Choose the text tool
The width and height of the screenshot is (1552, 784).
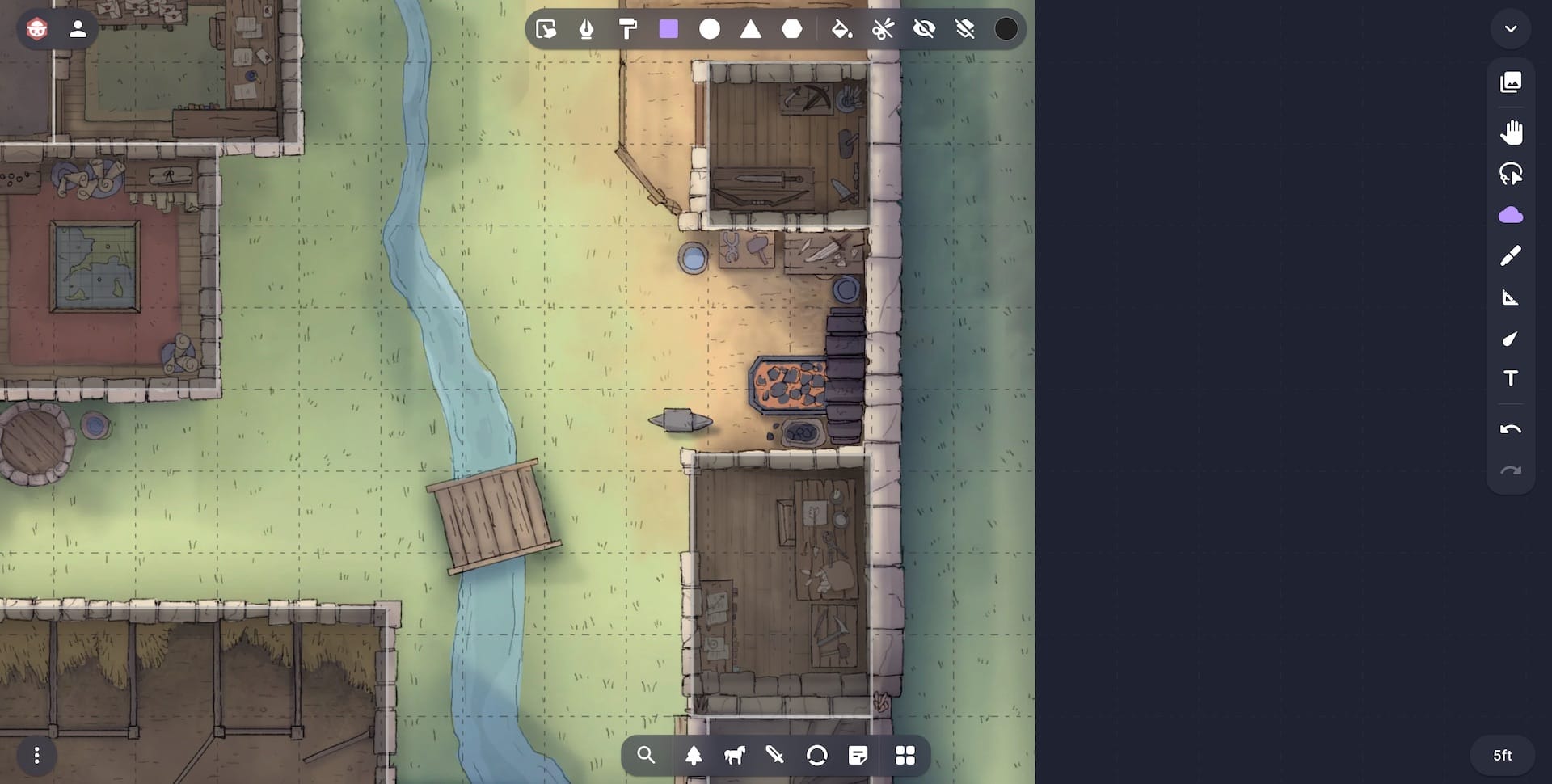(x=1511, y=378)
